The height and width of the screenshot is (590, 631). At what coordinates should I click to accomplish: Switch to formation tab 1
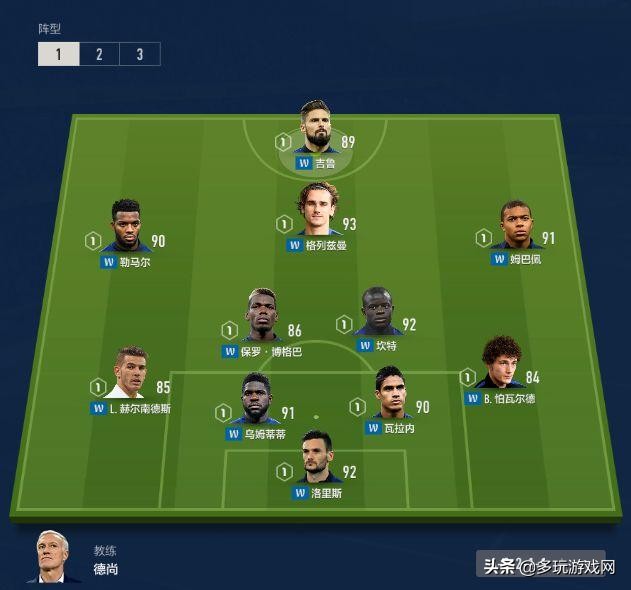pyautogui.click(x=58, y=54)
